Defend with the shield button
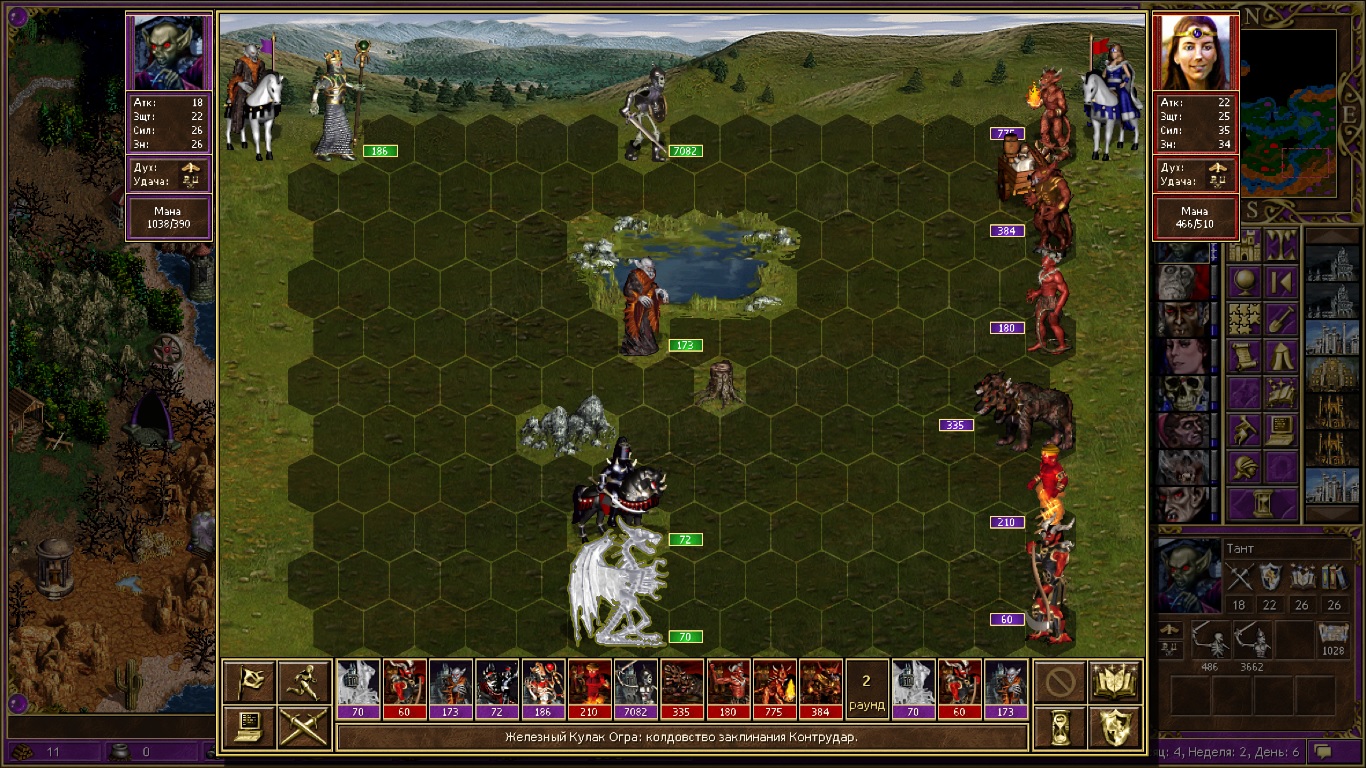The width and height of the screenshot is (1366, 768). [1115, 727]
